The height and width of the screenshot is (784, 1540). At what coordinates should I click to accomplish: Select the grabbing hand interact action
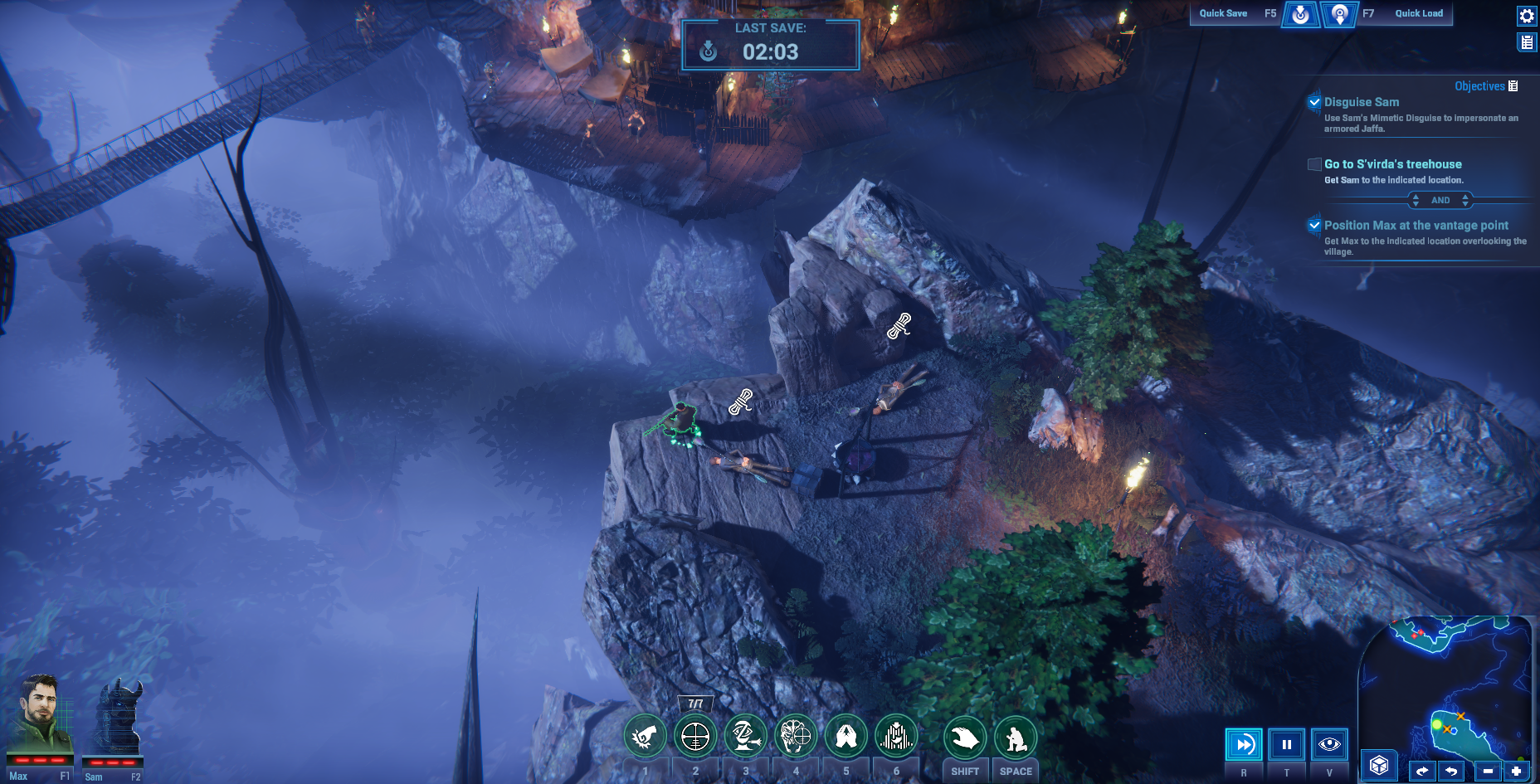(x=965, y=738)
